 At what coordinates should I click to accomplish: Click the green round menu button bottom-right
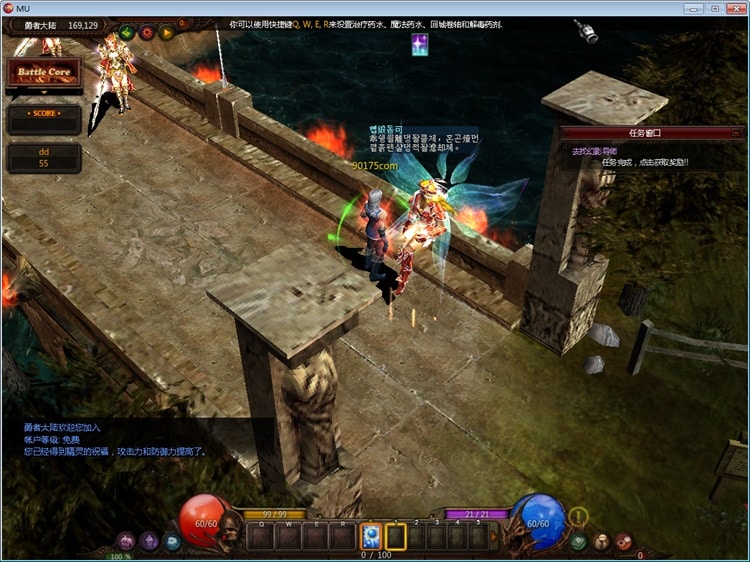pyautogui.click(x=579, y=542)
